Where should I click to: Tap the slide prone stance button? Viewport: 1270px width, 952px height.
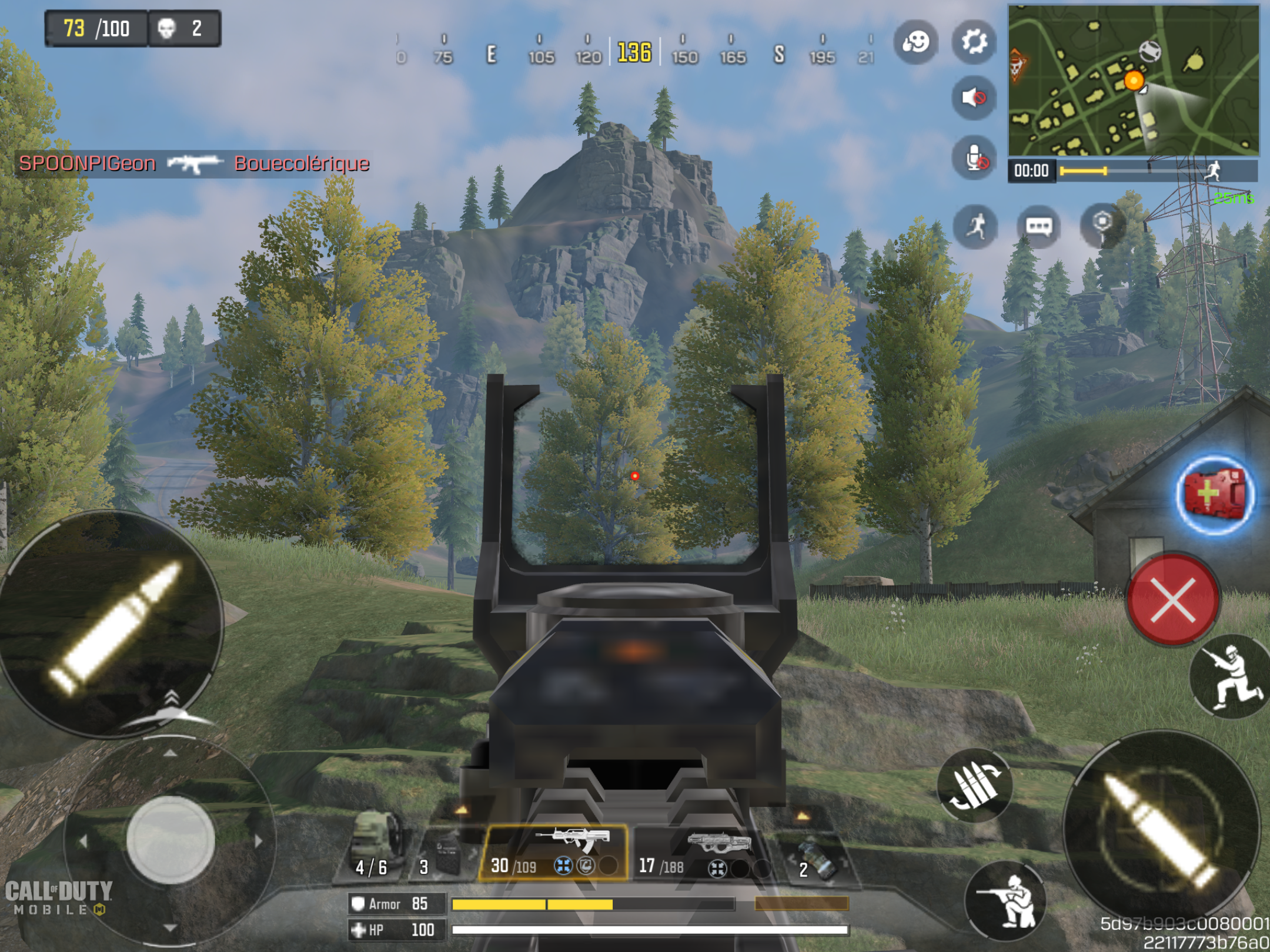coord(1231,677)
